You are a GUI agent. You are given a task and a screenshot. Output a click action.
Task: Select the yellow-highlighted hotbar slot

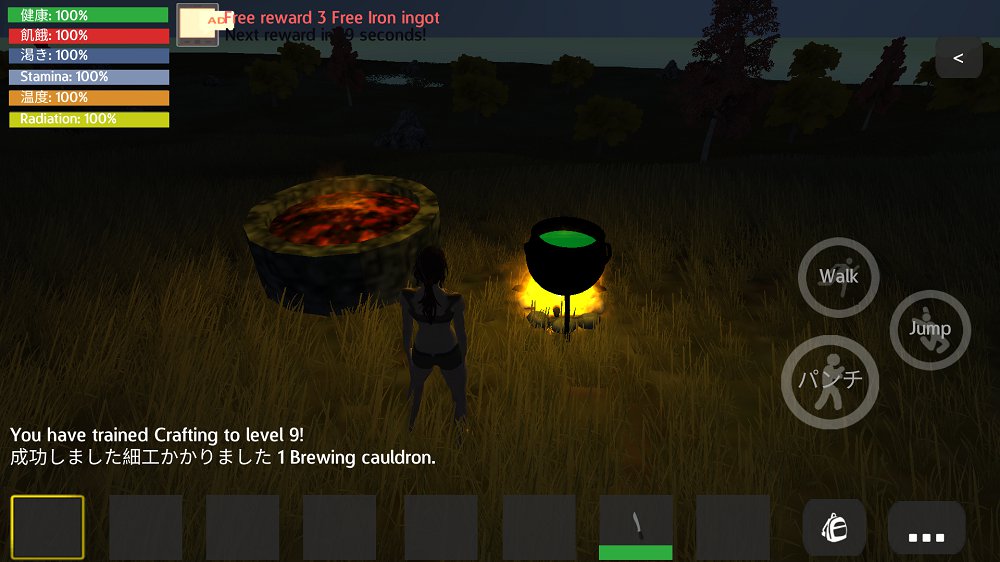tap(48, 527)
